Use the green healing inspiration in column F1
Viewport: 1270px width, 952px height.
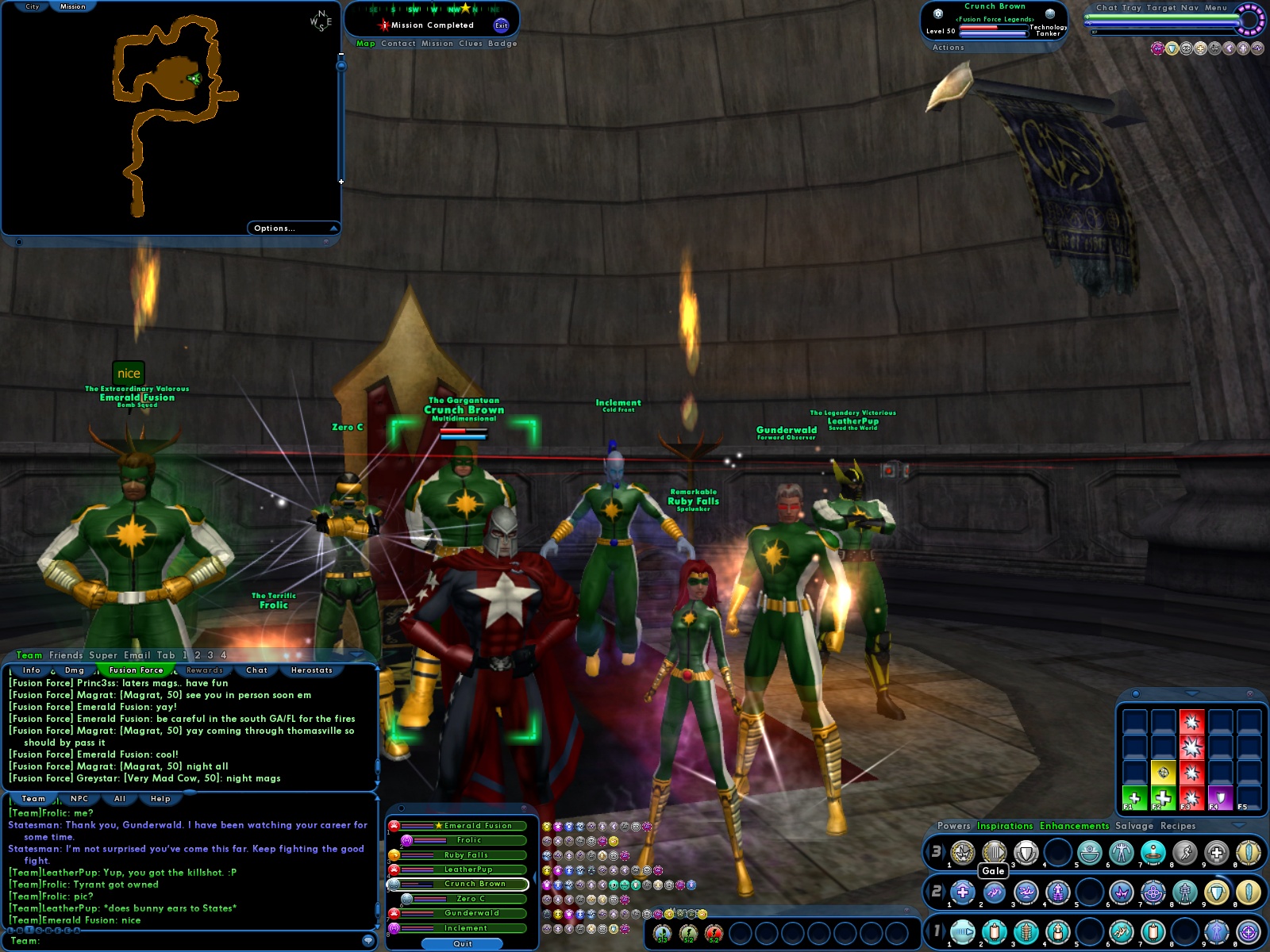coord(1134,798)
